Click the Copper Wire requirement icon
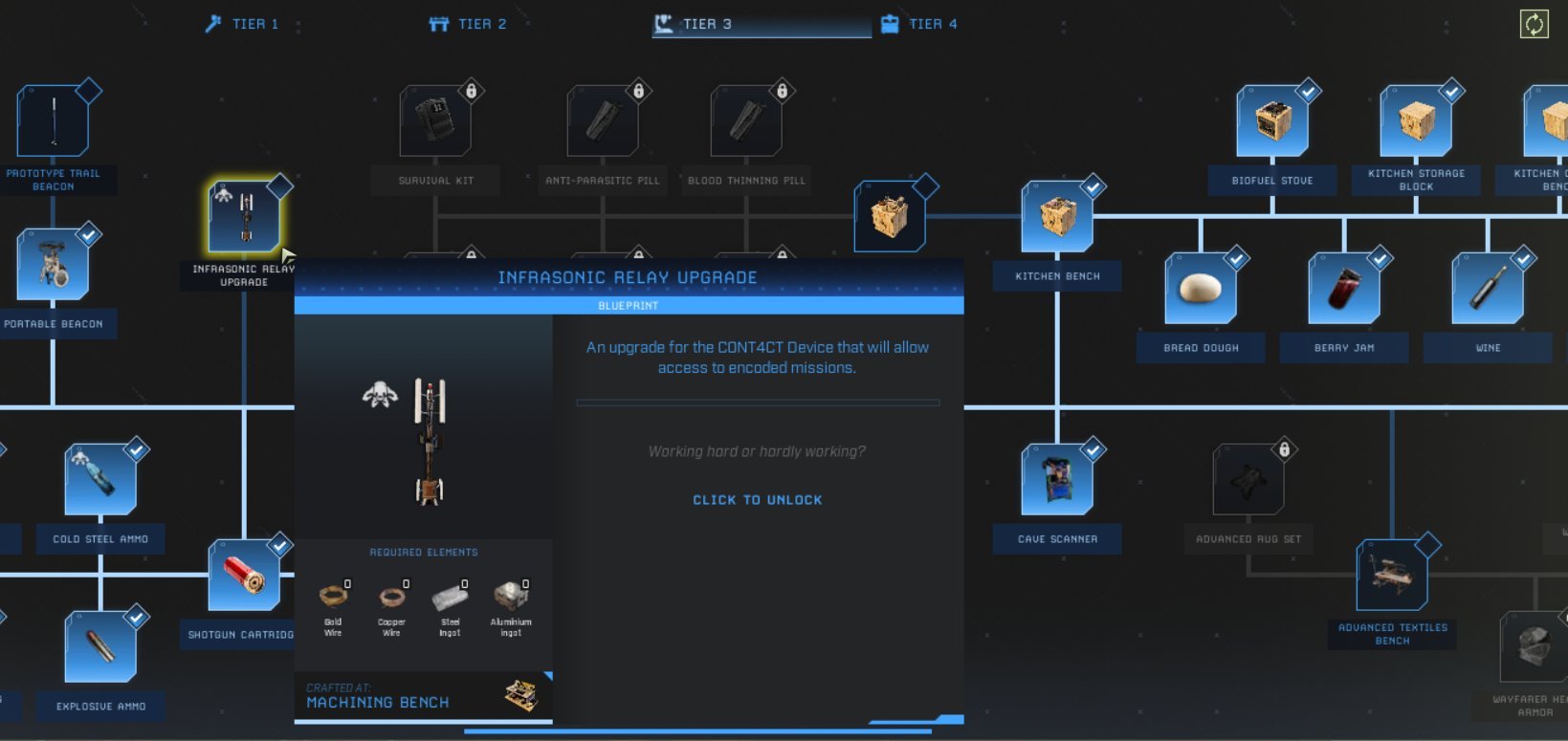This screenshot has height=741, width=1568. coord(391,598)
